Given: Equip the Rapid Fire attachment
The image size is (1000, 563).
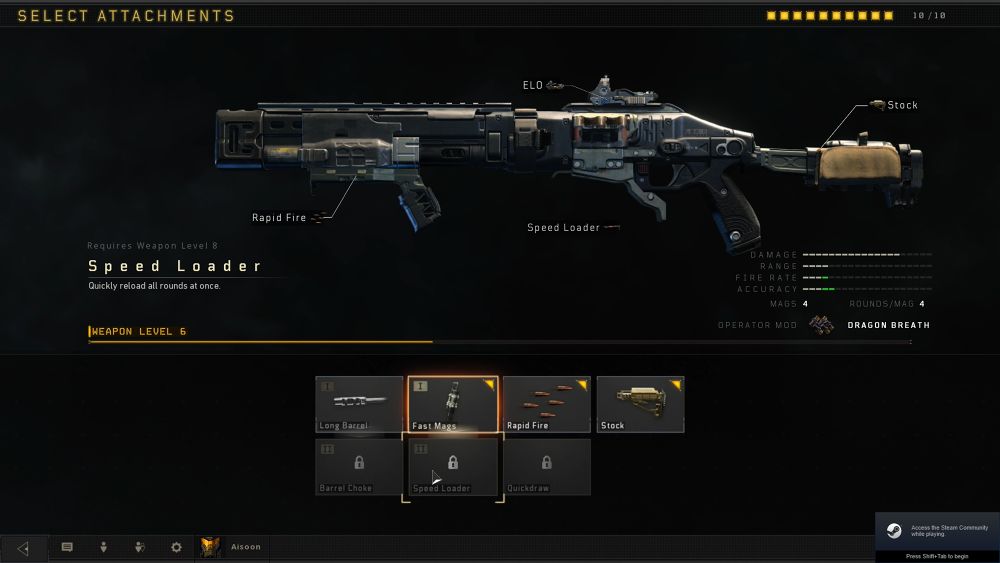Looking at the screenshot, I should click(546, 404).
